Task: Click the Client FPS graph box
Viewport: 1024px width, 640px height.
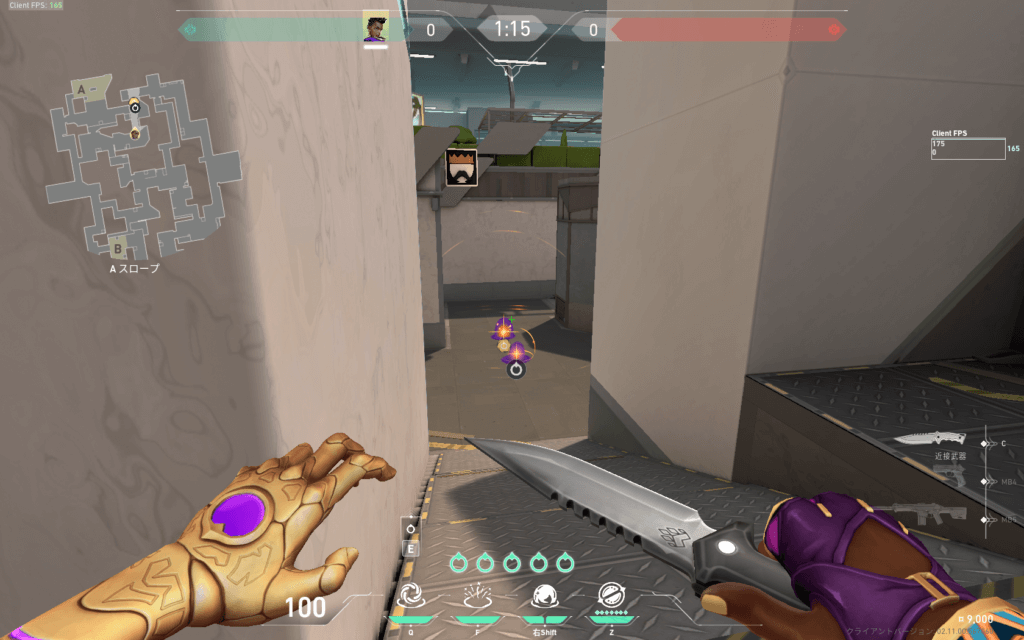Action: 967,149
